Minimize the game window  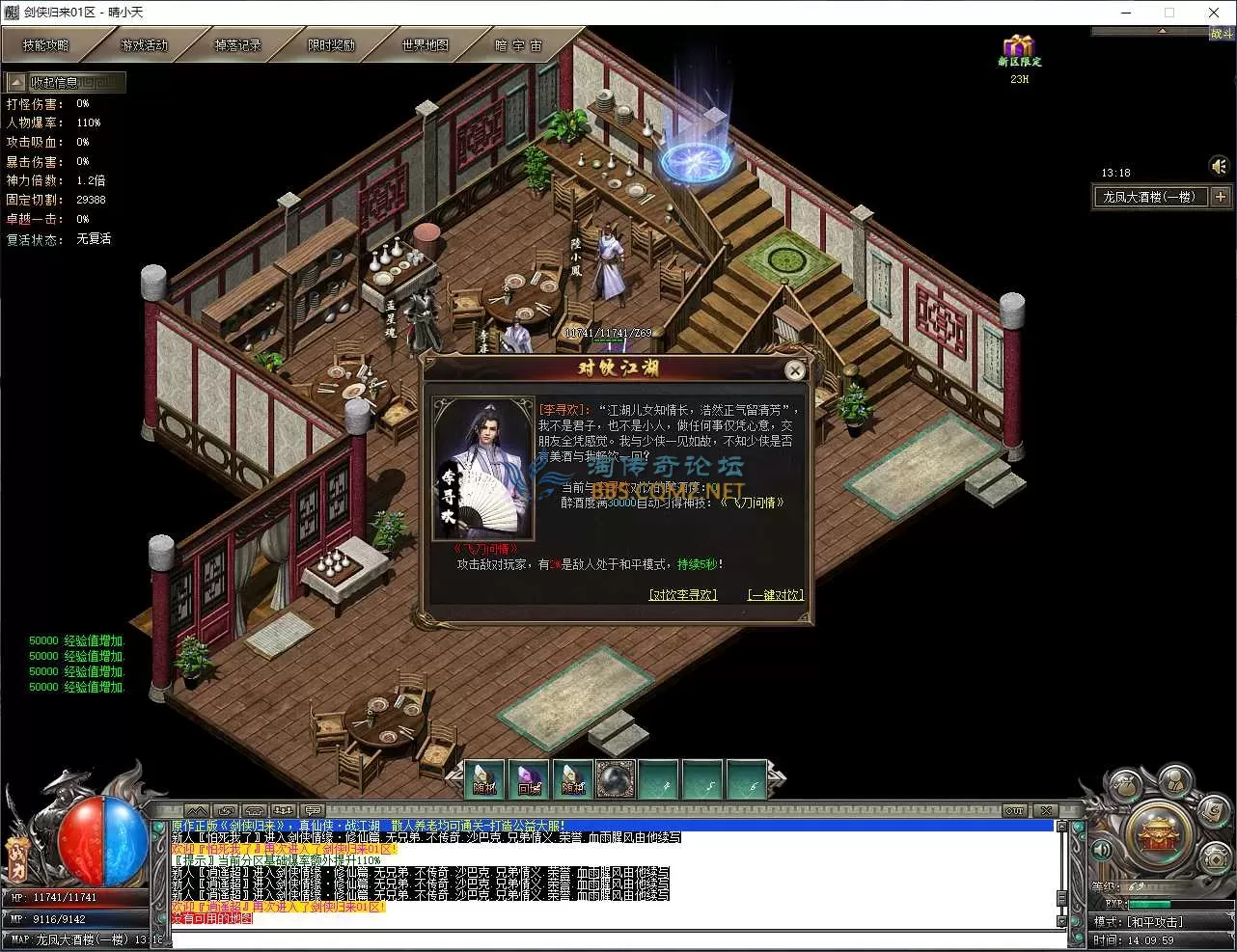point(1126,13)
